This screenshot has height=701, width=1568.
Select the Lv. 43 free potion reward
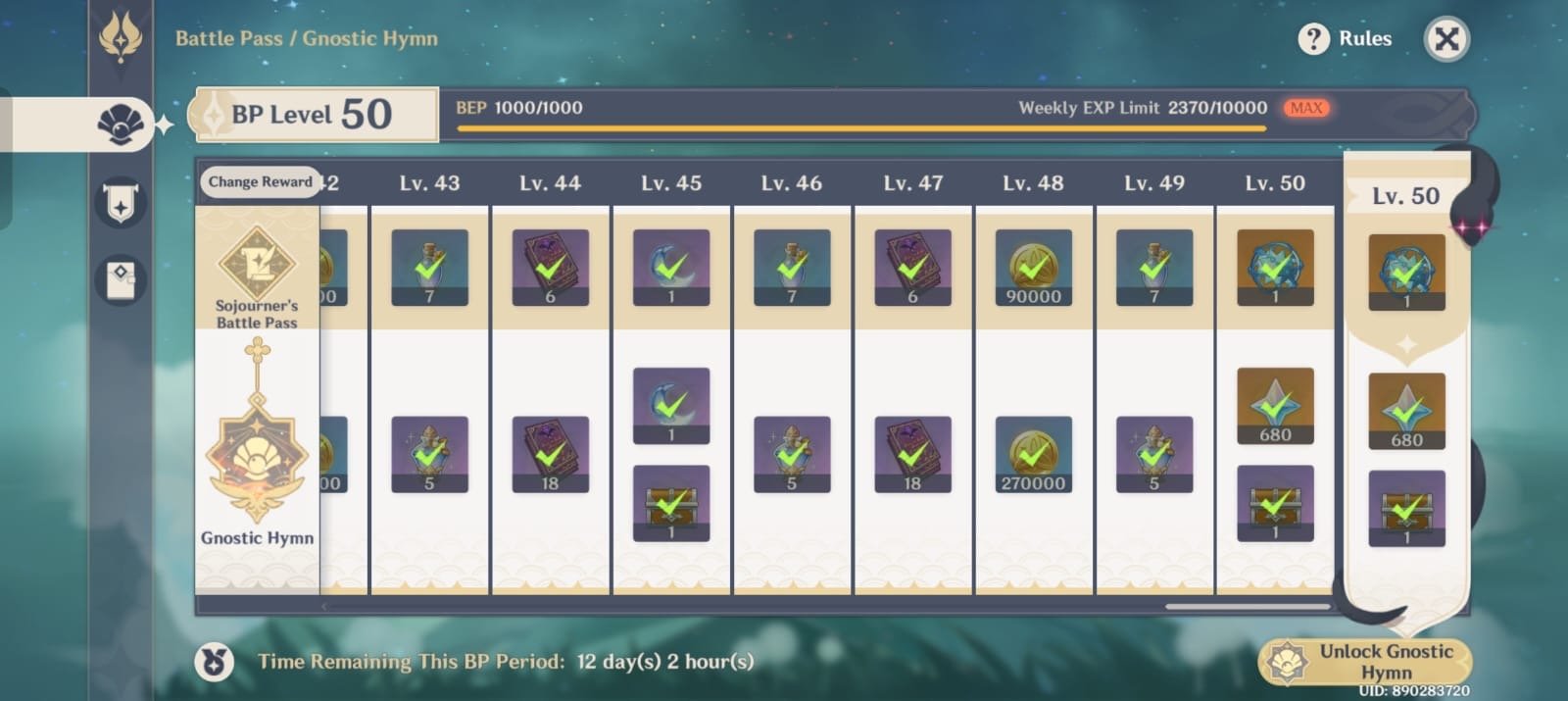pyautogui.click(x=429, y=268)
